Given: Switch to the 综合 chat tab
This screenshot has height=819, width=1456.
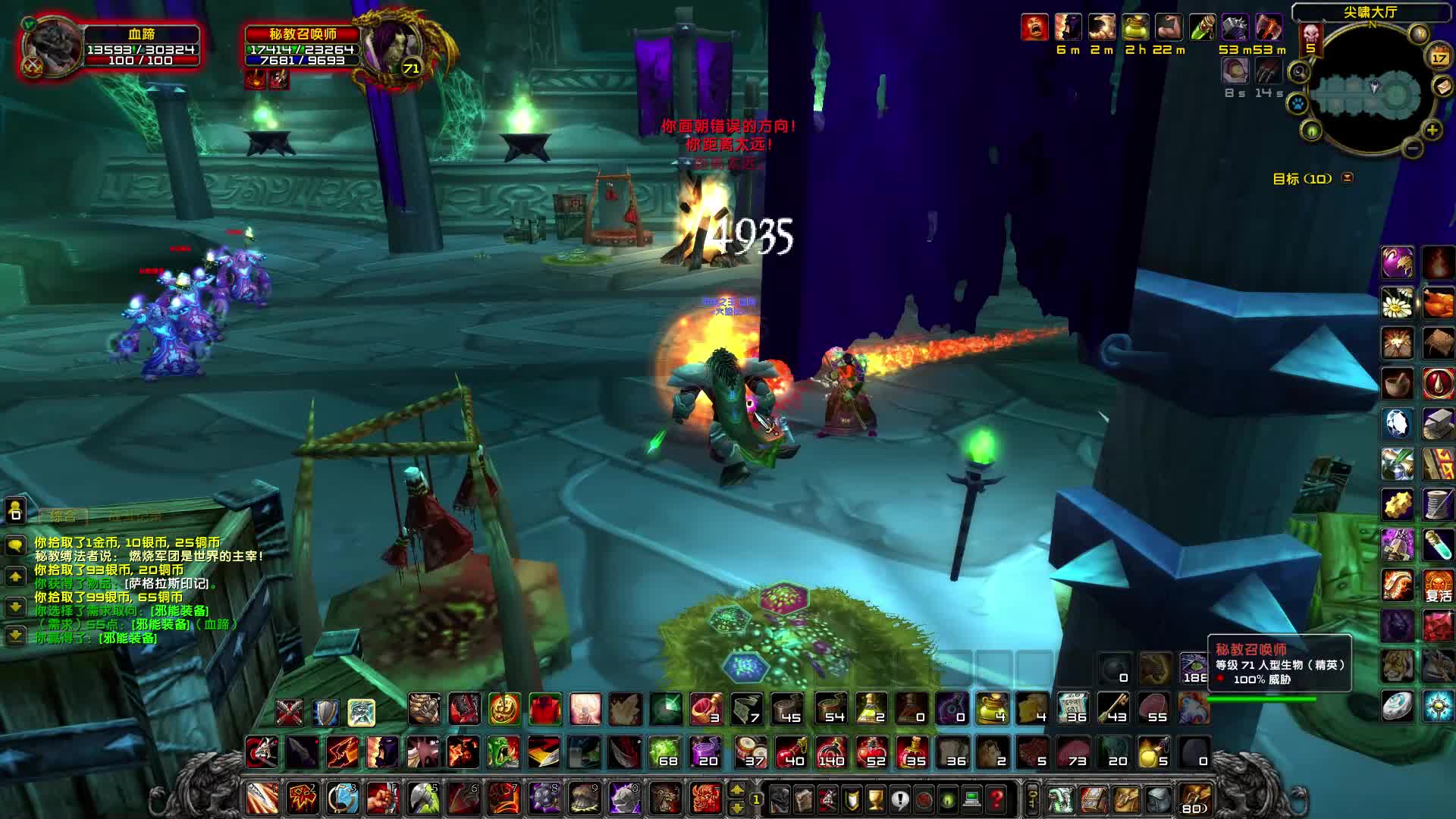Looking at the screenshot, I should click(x=64, y=516).
